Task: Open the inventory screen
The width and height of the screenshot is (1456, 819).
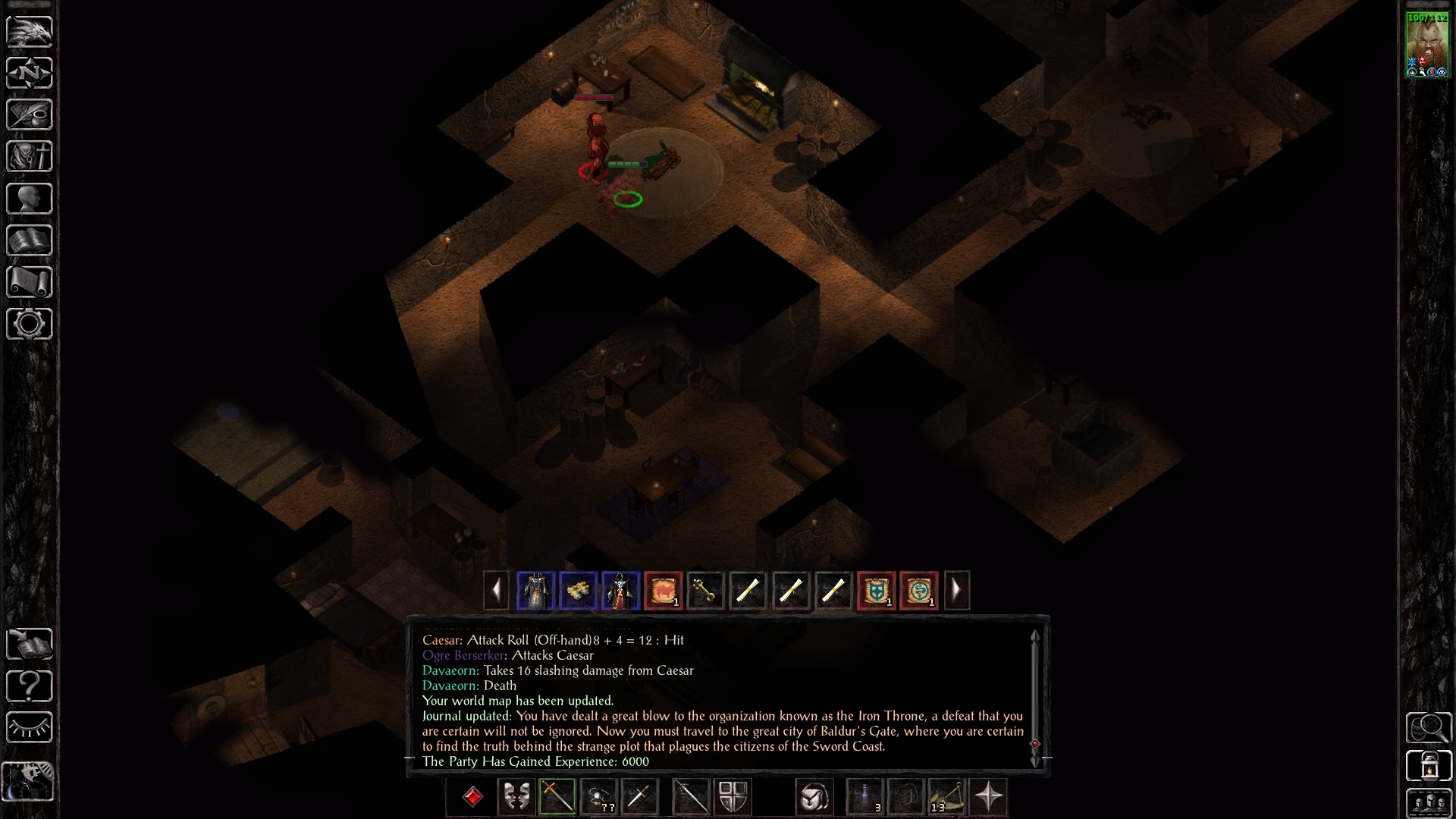Action: [x=30, y=156]
